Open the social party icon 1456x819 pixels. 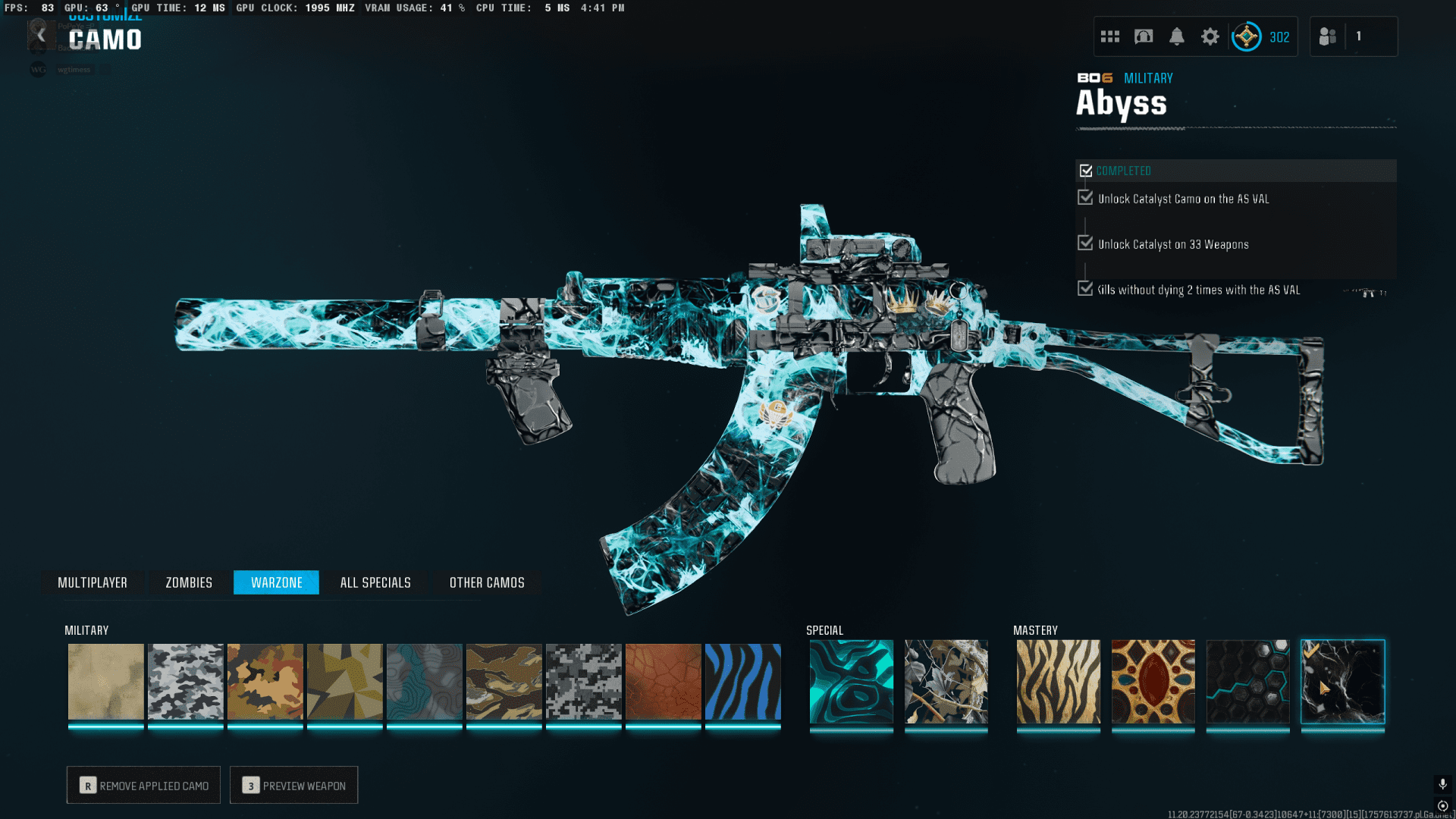(x=1328, y=36)
